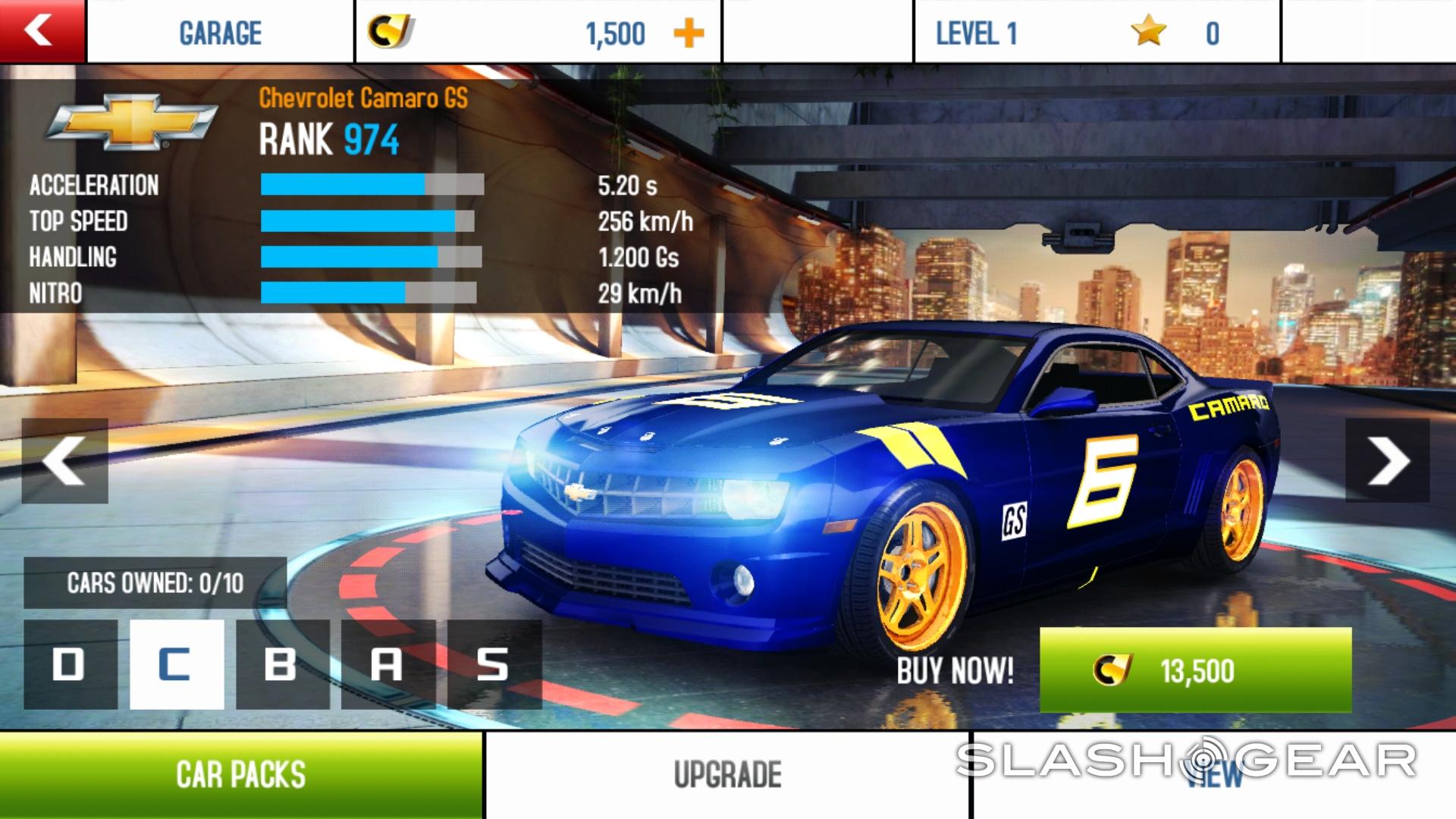Select the C class tab
The height and width of the screenshot is (819, 1456).
click(177, 664)
